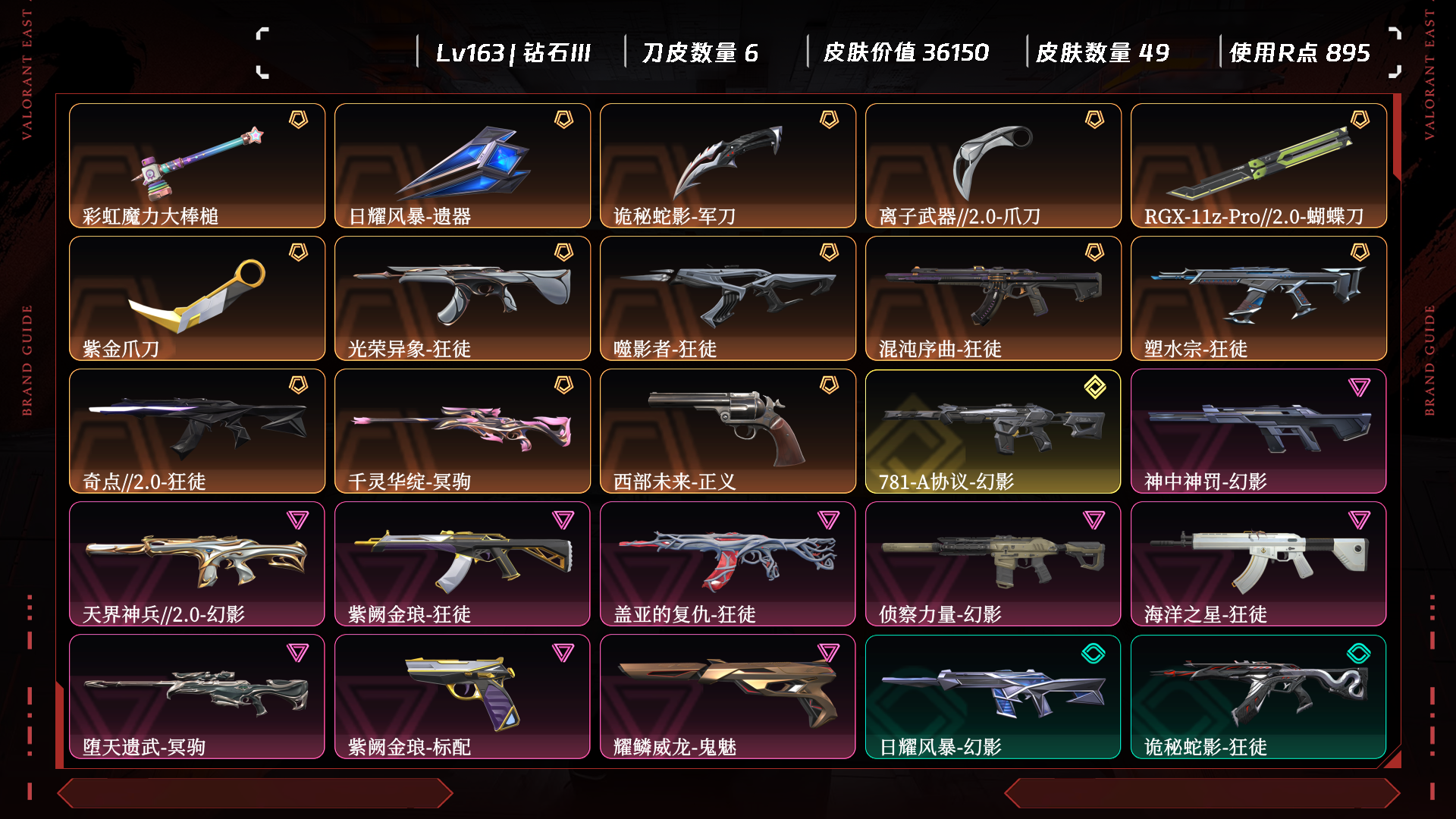
Task: Choose the 千灵华绽-冥驹 sniper card
Action: (x=463, y=431)
